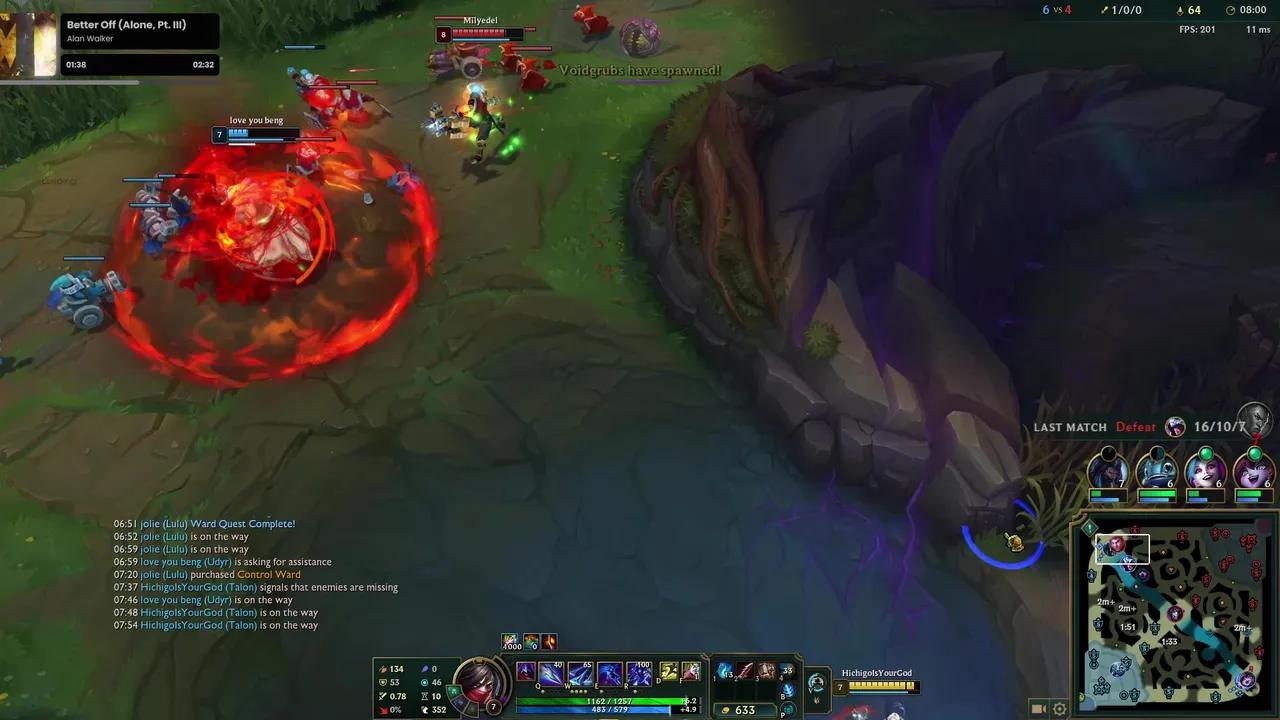
Task: Open the settings gear below the minimap
Action: (1059, 709)
